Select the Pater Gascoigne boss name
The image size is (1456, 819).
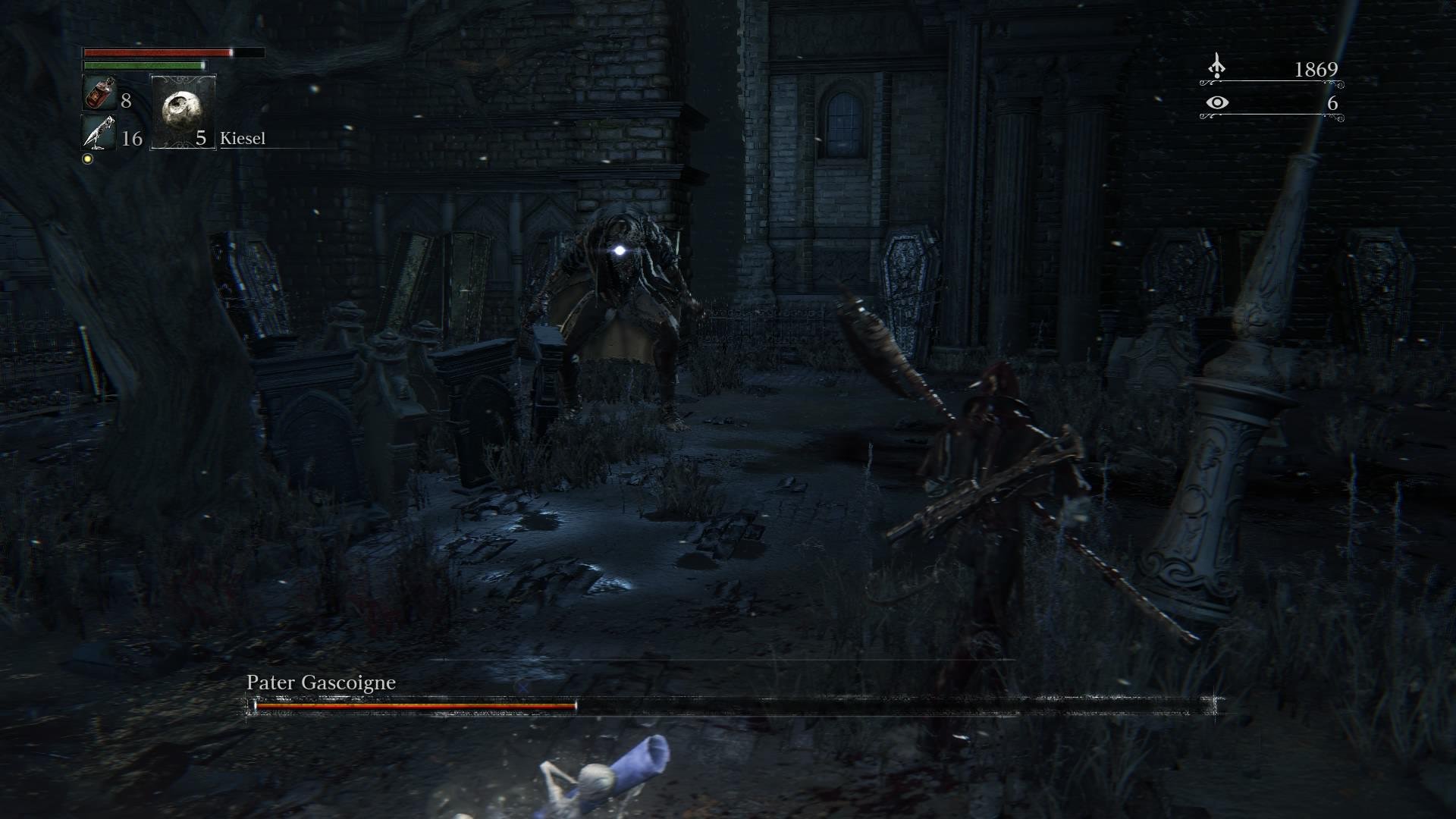point(320,682)
